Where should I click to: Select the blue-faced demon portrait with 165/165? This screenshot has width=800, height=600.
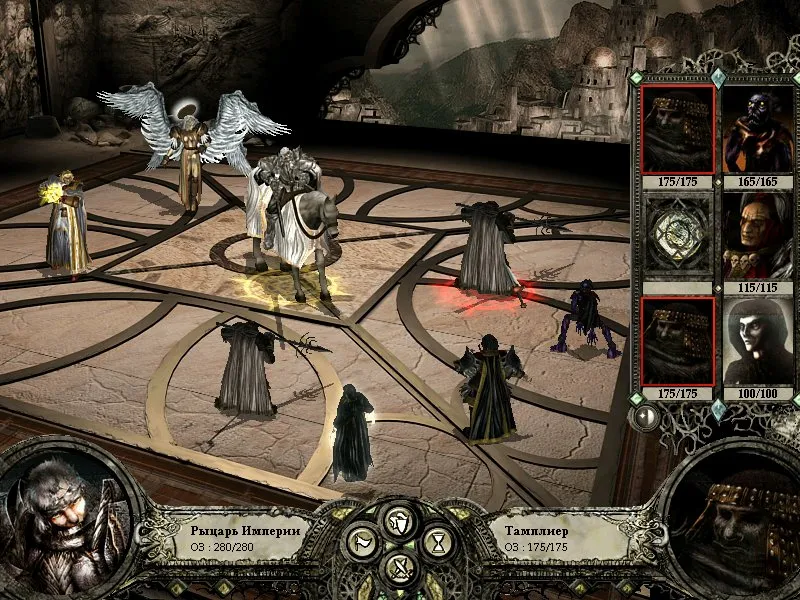(750, 129)
